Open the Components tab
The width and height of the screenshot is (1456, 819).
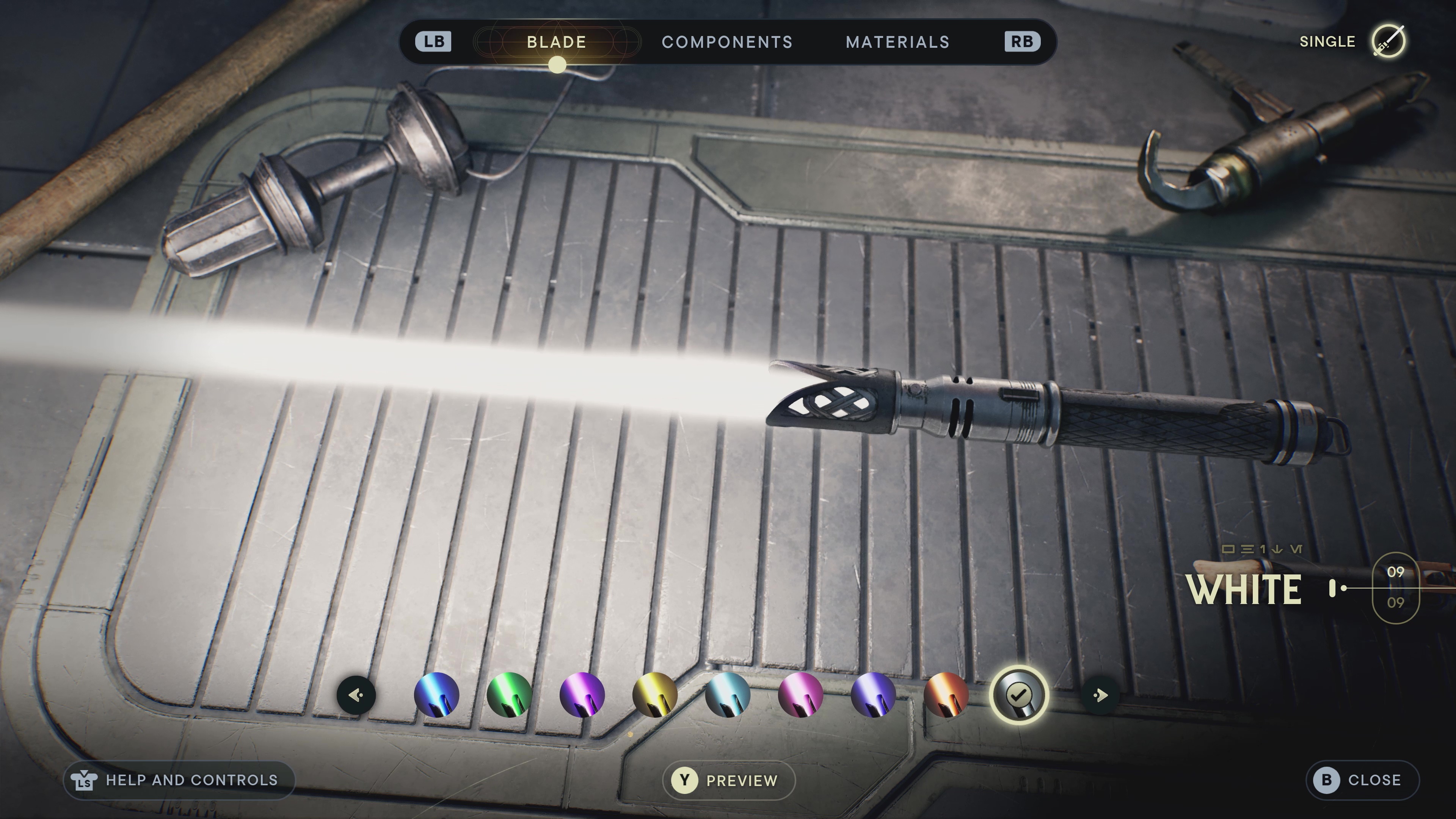727,42
